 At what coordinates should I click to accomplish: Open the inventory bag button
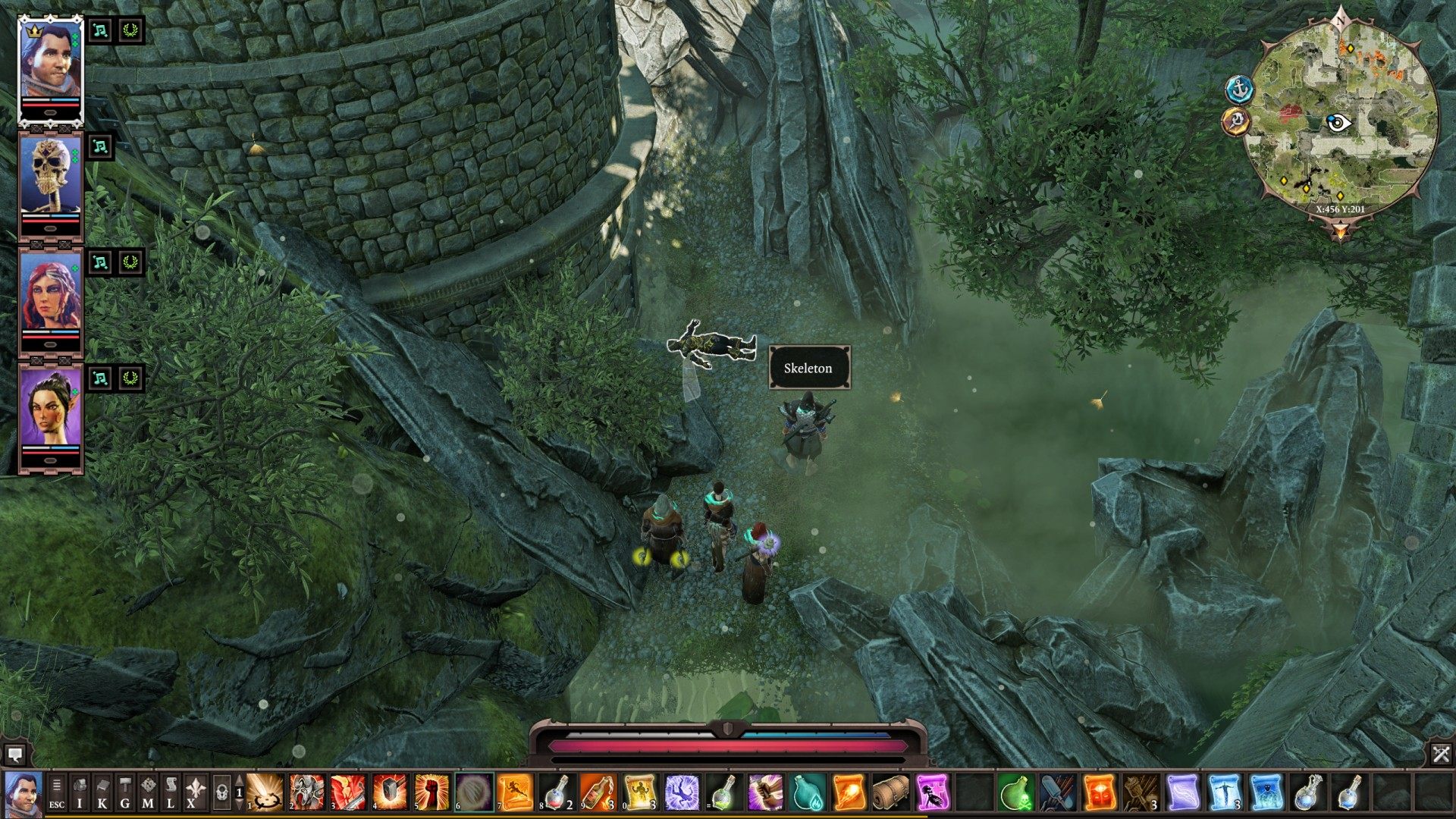click(x=80, y=792)
